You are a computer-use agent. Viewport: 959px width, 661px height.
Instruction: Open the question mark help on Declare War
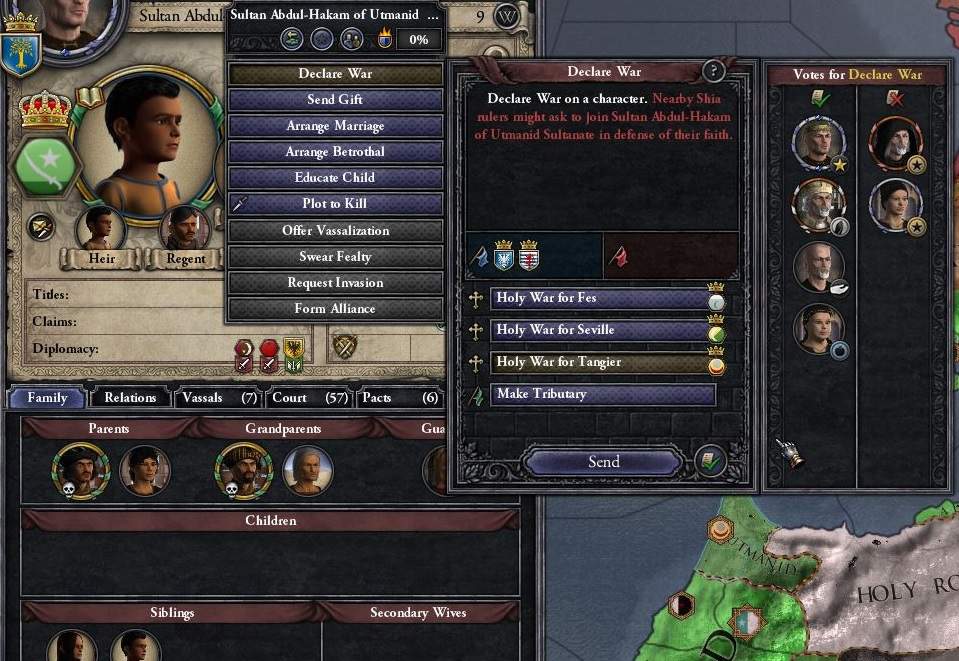coord(713,71)
